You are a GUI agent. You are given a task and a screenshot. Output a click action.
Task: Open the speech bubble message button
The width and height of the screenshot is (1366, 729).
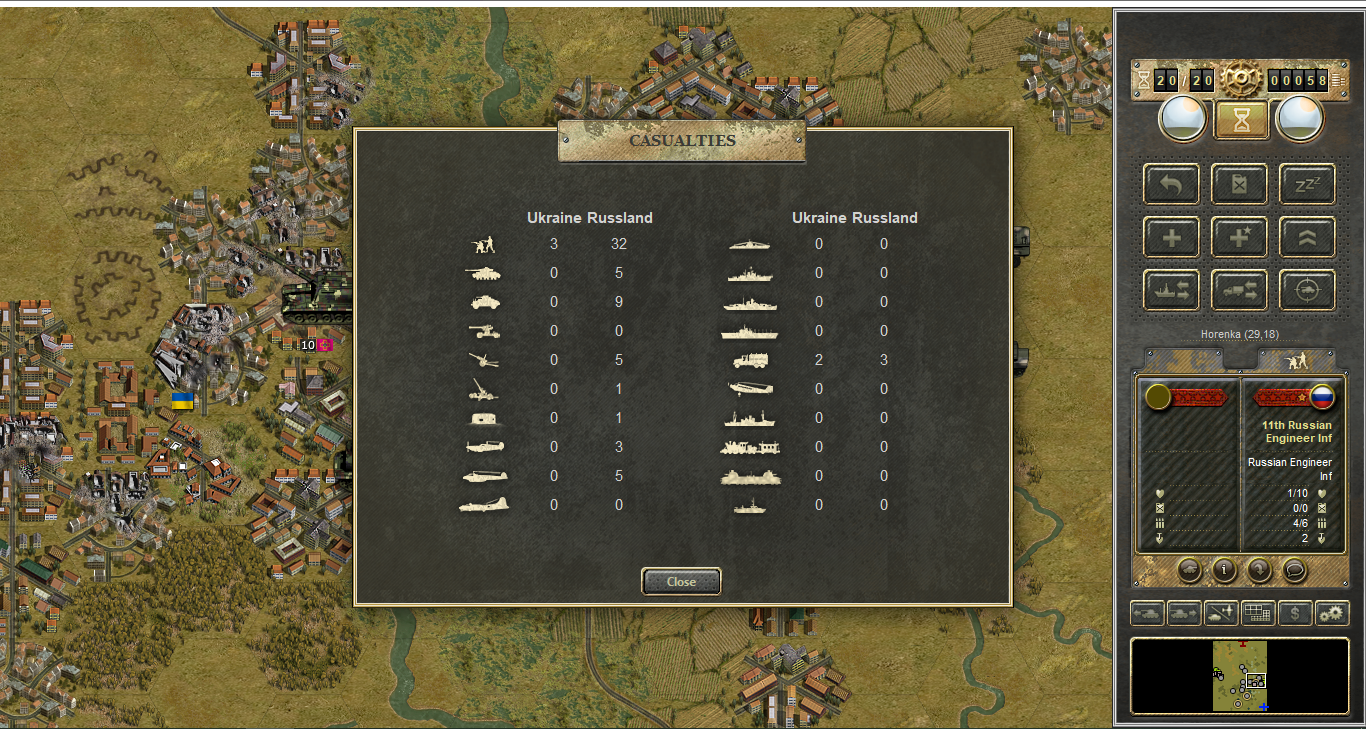[1295, 570]
